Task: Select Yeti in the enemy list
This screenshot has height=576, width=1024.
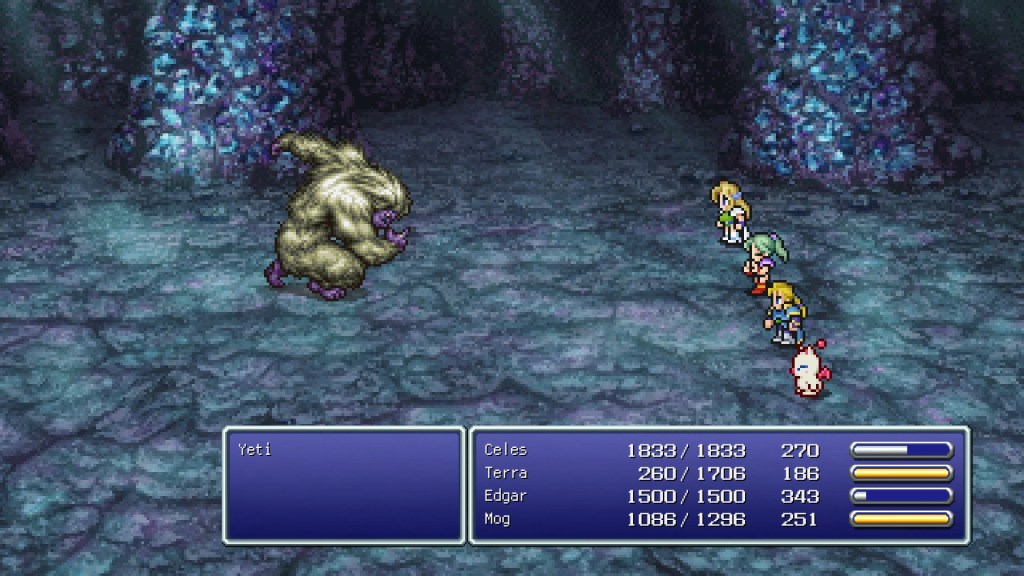Action: tap(255, 450)
